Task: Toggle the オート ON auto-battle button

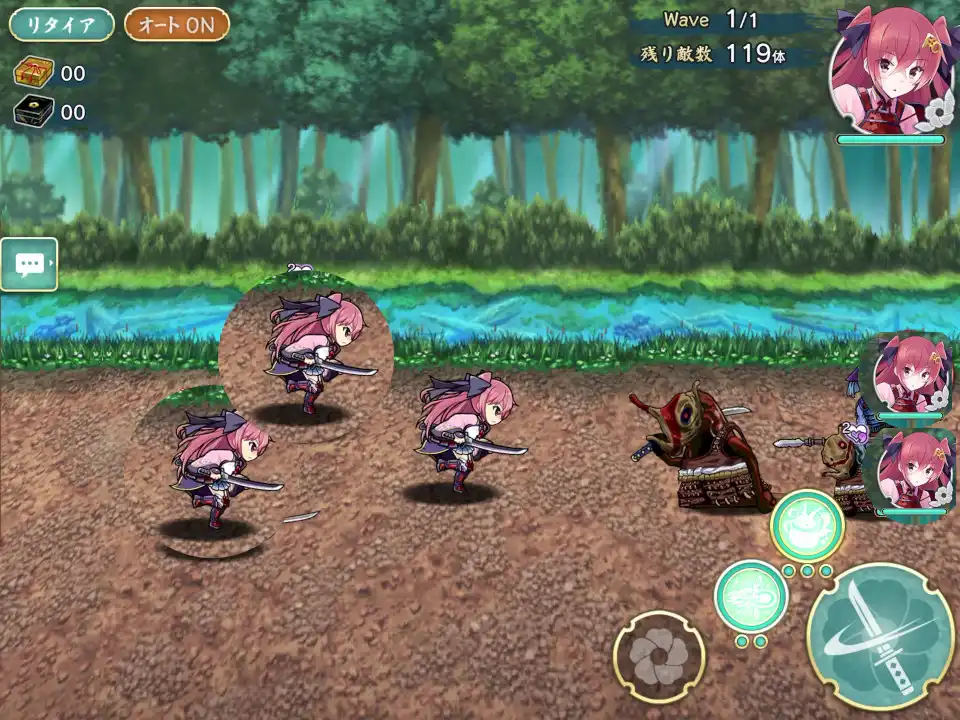Action: (x=177, y=25)
